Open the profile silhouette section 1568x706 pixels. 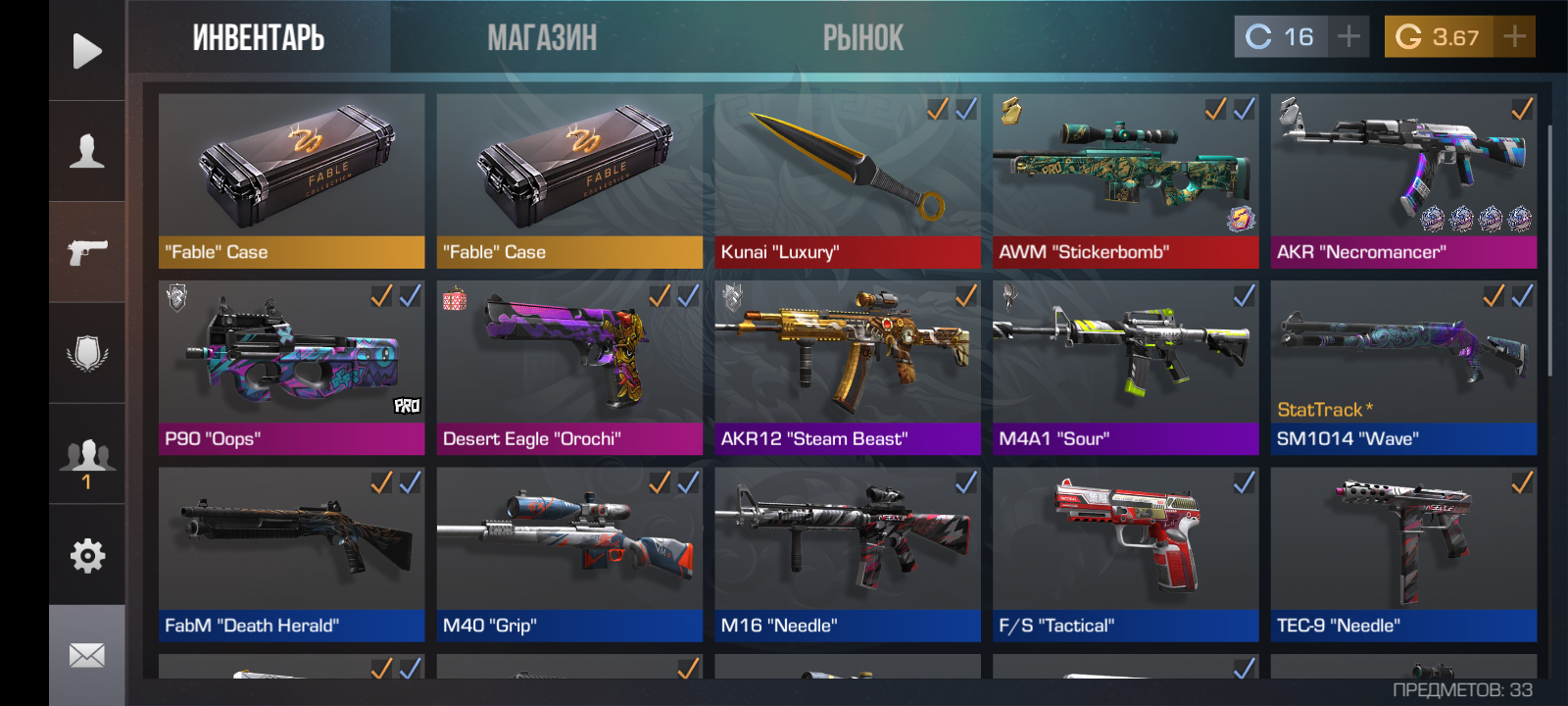click(87, 152)
